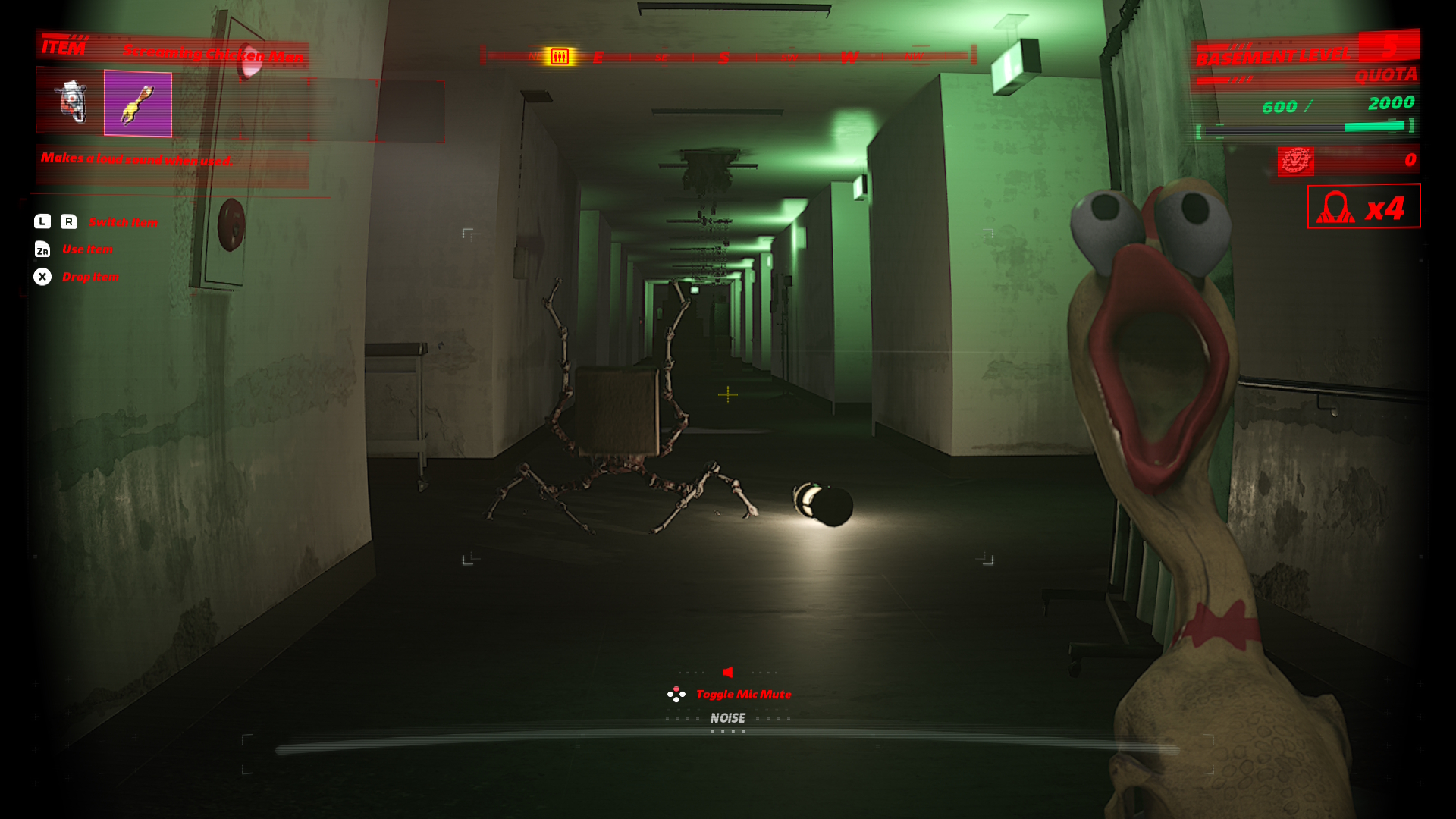Viewport: 1456px width, 819px height.
Task: Click the X button prompt for Drop Item
Action: point(43,277)
